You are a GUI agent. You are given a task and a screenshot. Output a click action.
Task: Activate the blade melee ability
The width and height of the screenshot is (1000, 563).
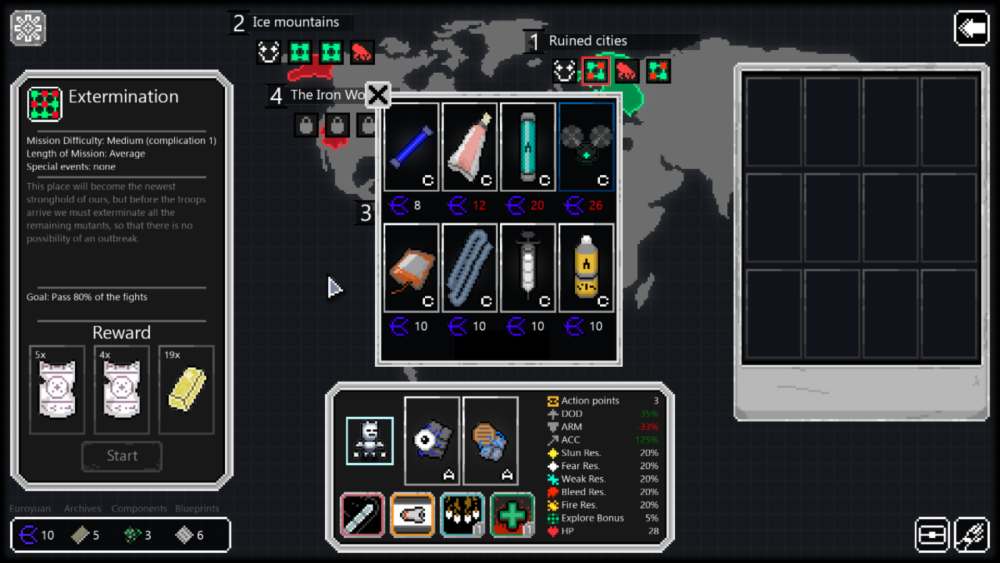click(362, 514)
